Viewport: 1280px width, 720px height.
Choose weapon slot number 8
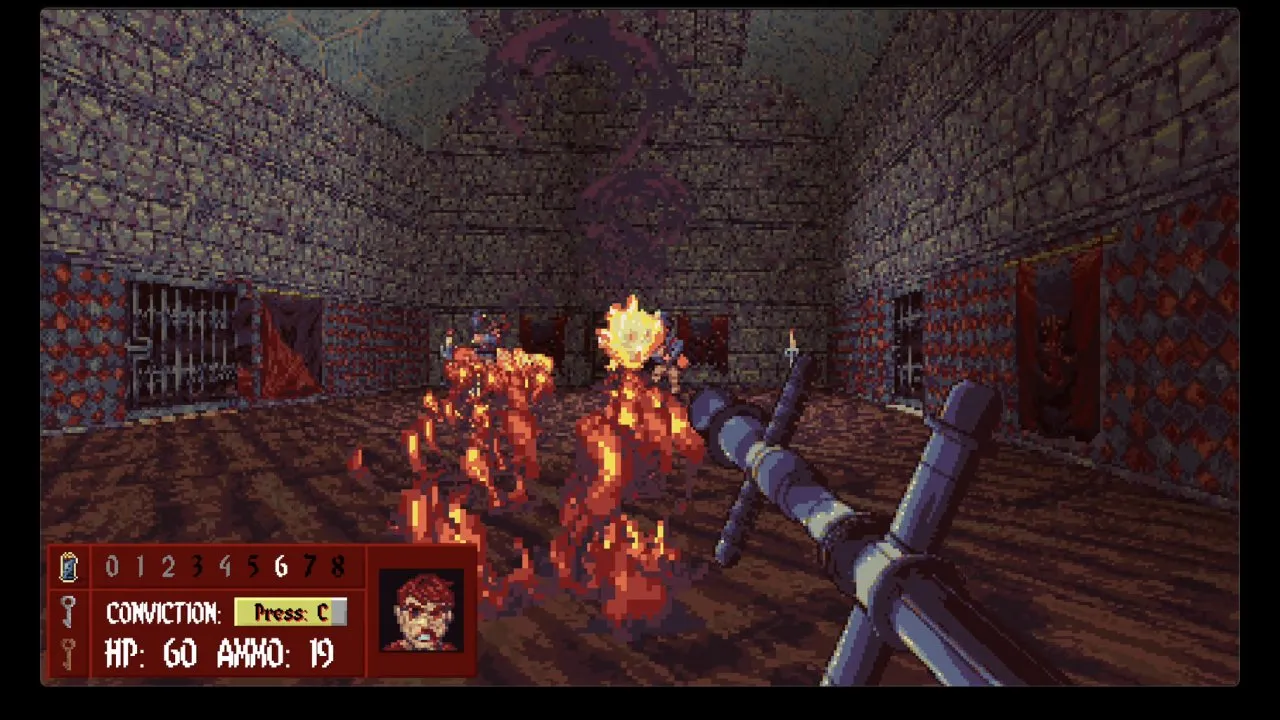338,567
